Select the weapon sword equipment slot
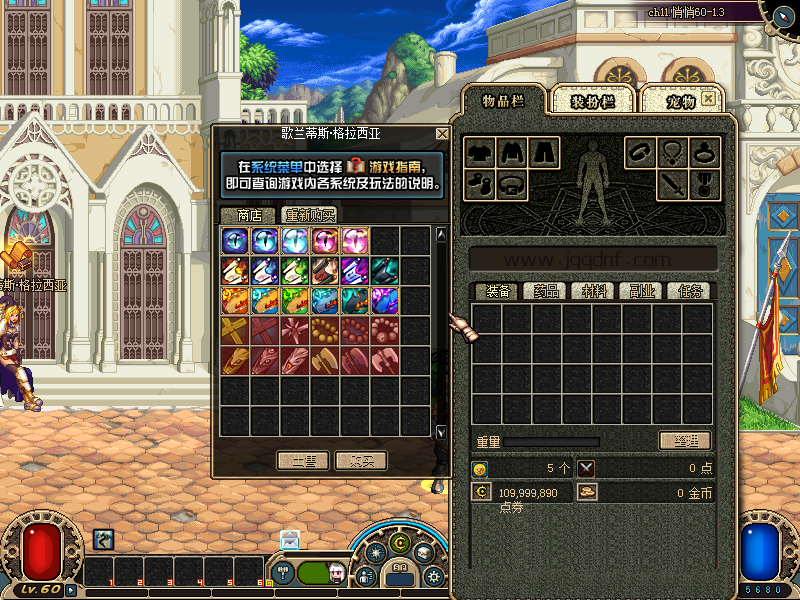Screen dimensions: 800x600 click(x=672, y=184)
